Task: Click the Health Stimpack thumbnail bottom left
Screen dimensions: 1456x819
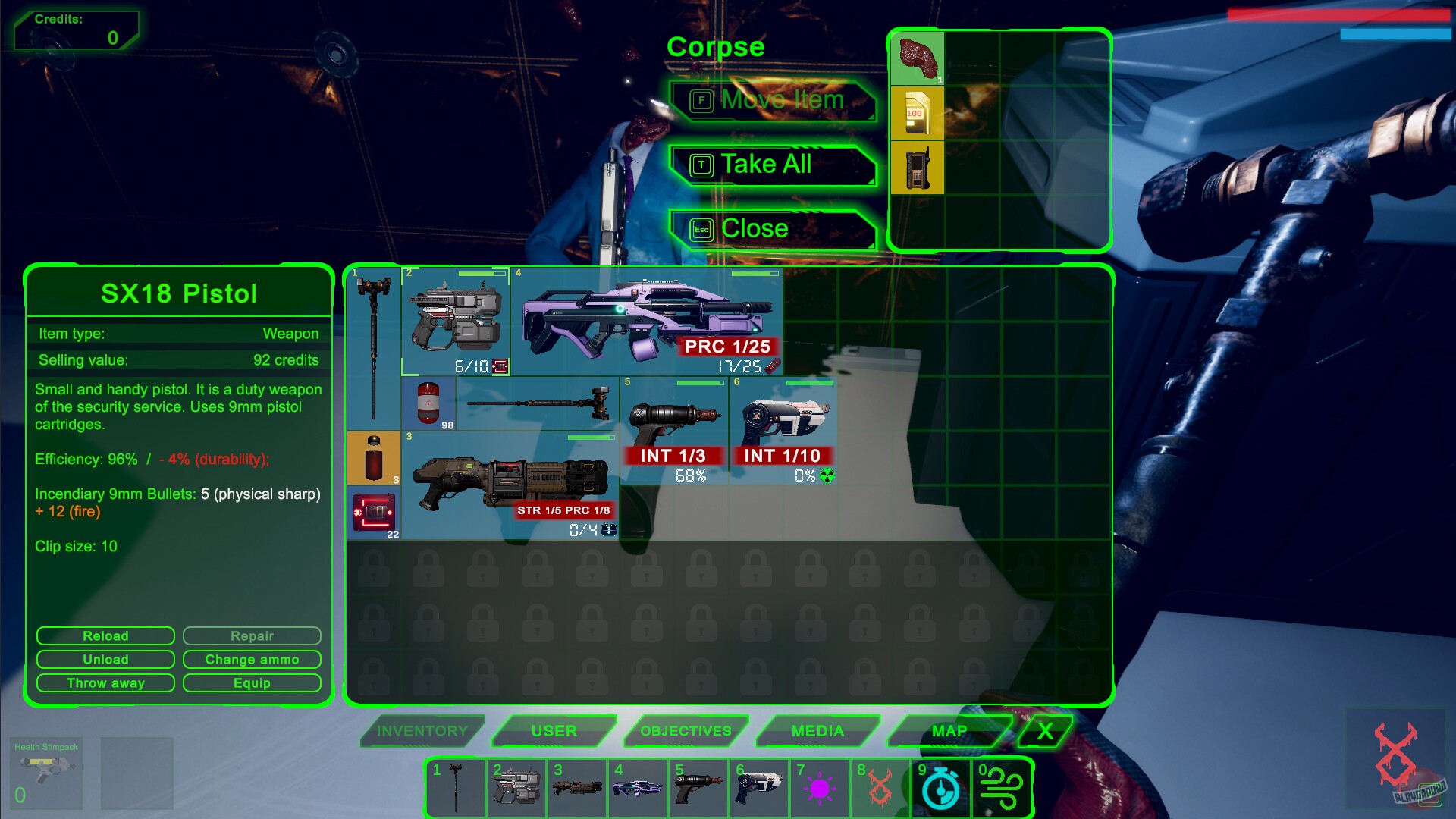Action: [x=47, y=773]
